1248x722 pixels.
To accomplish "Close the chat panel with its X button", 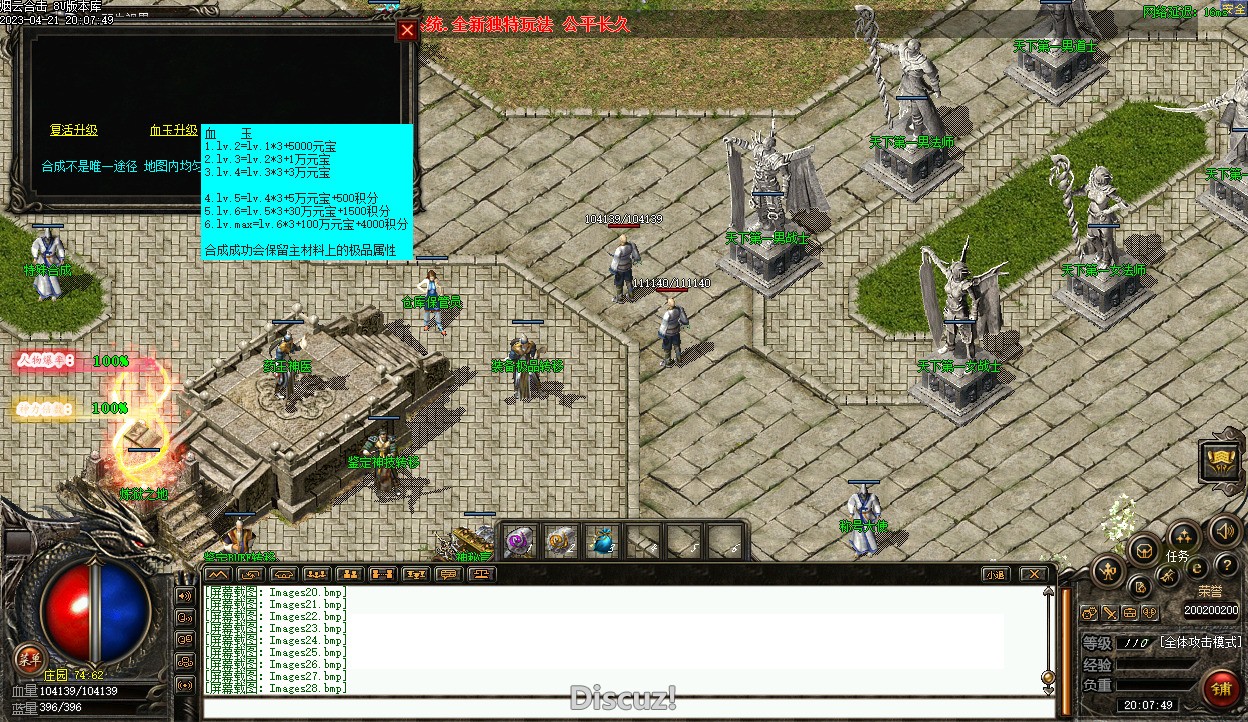I will pos(1033,574).
